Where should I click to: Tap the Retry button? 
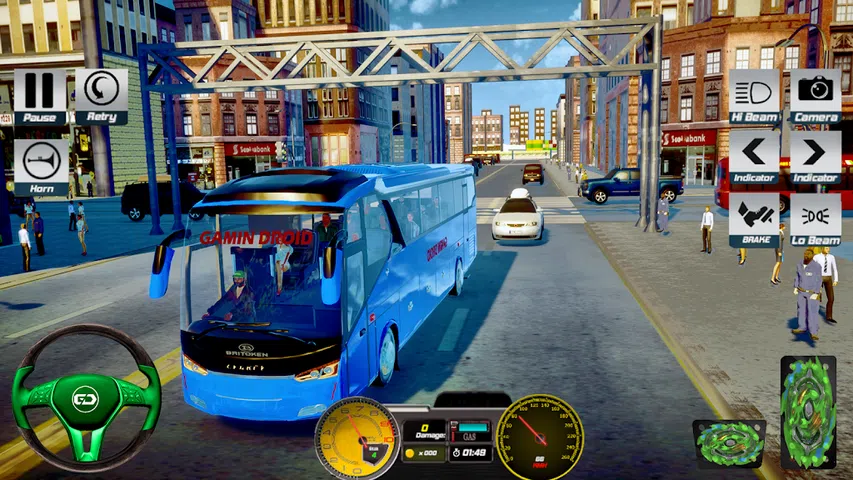click(101, 94)
